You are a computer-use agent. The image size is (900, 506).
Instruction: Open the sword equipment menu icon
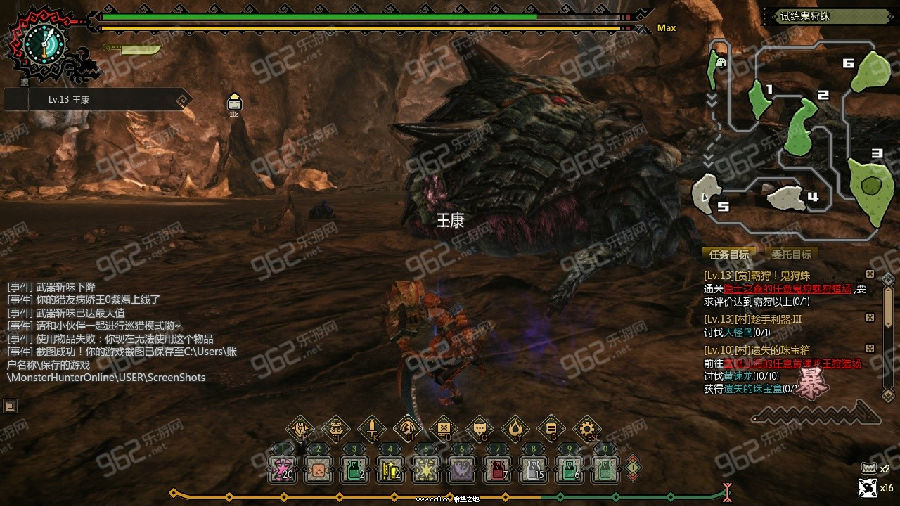(x=371, y=429)
